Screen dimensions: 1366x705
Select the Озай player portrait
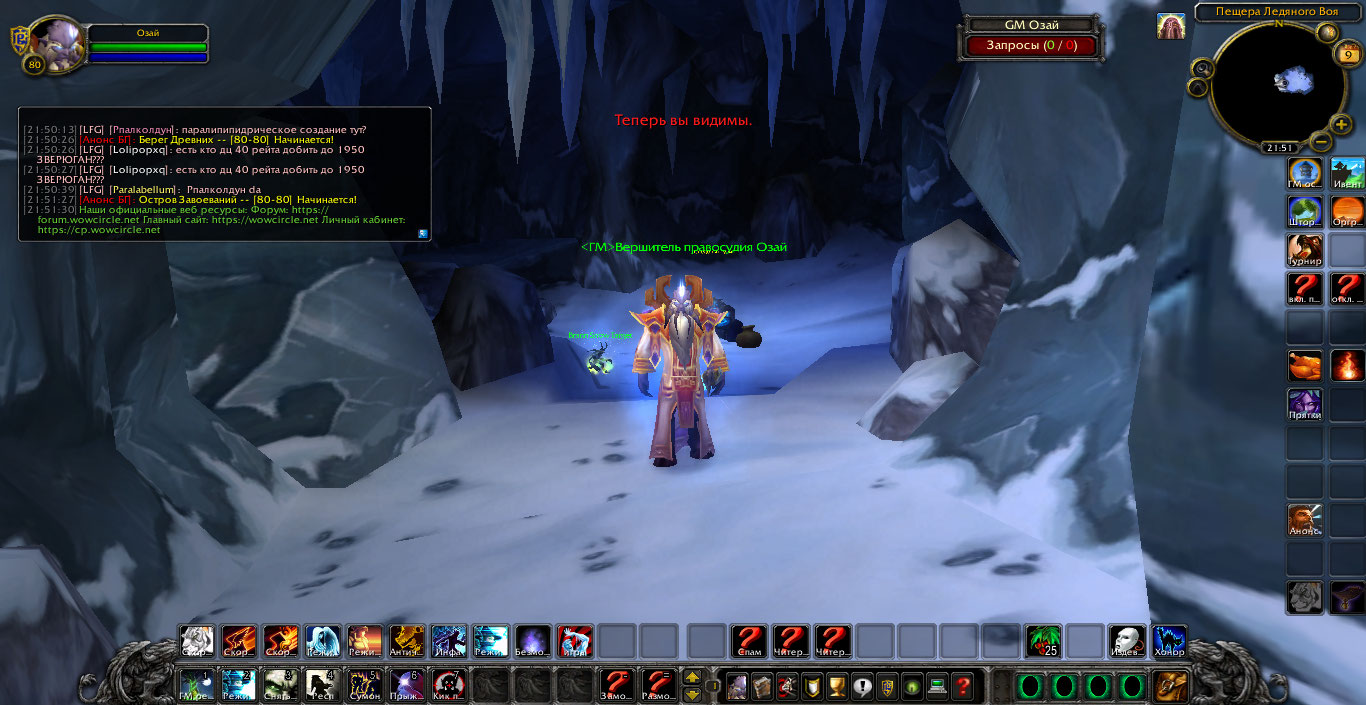pyautogui.click(x=53, y=42)
